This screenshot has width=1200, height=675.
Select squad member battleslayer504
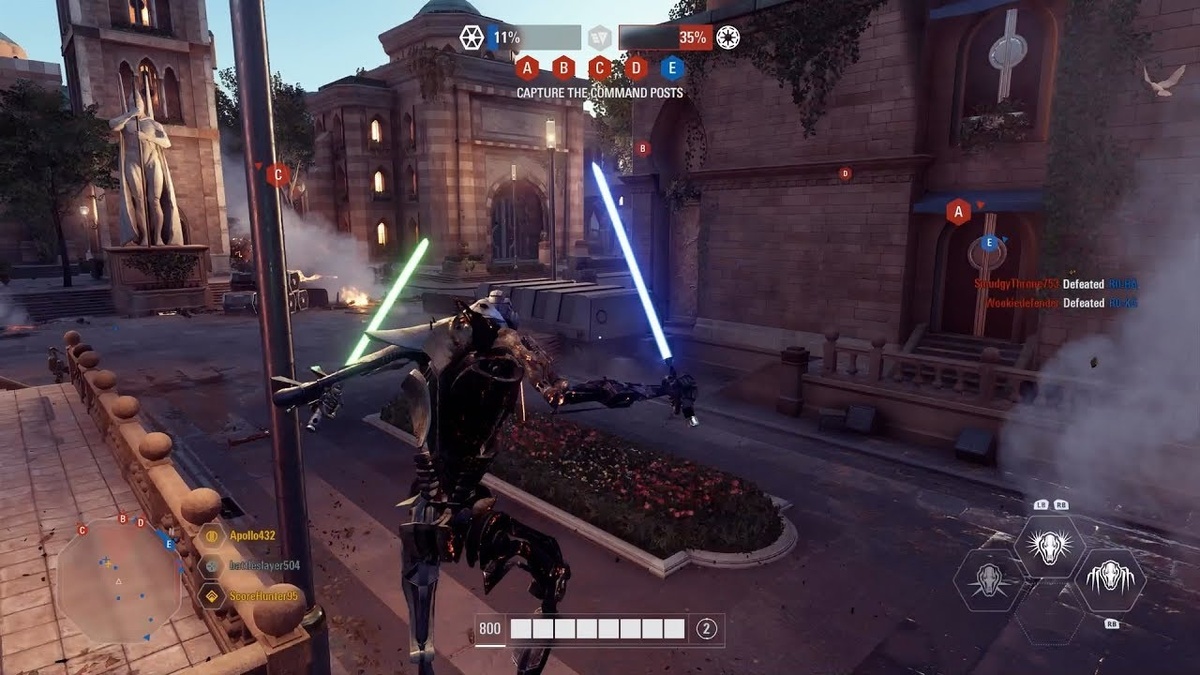(263, 566)
